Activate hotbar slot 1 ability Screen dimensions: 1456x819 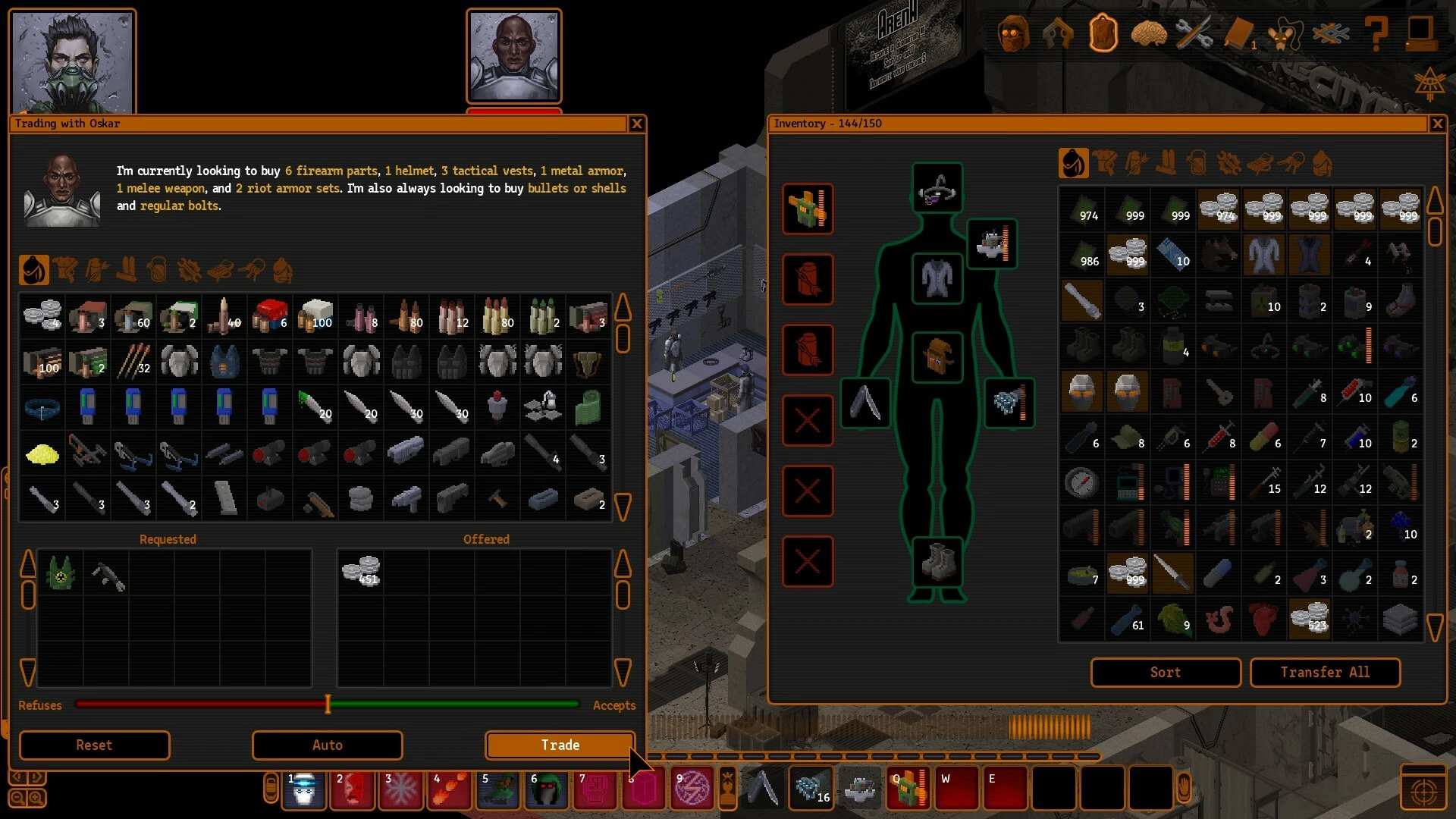pyautogui.click(x=304, y=789)
